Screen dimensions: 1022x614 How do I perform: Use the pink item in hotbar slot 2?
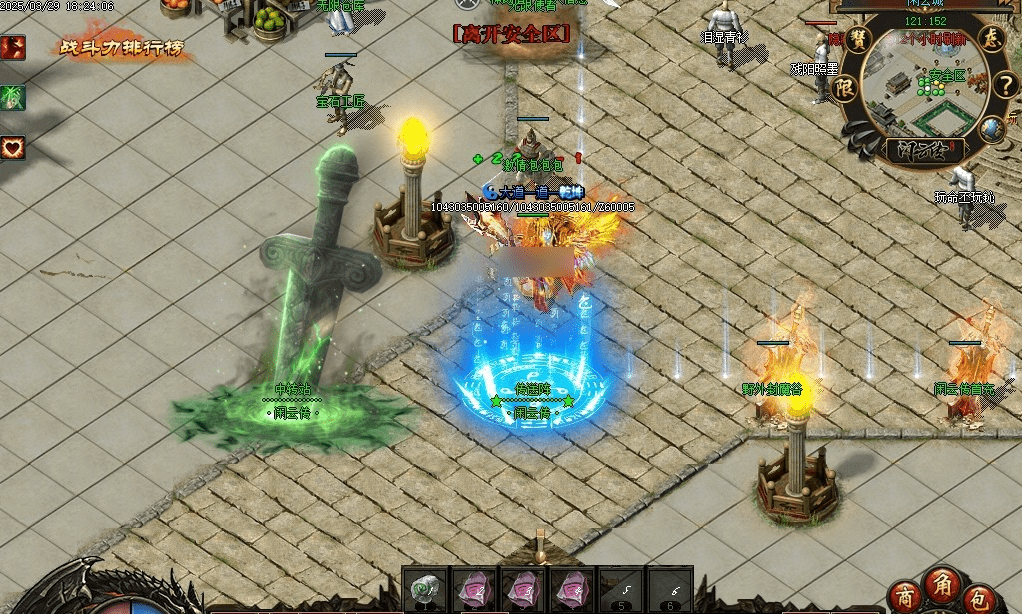coord(473,589)
